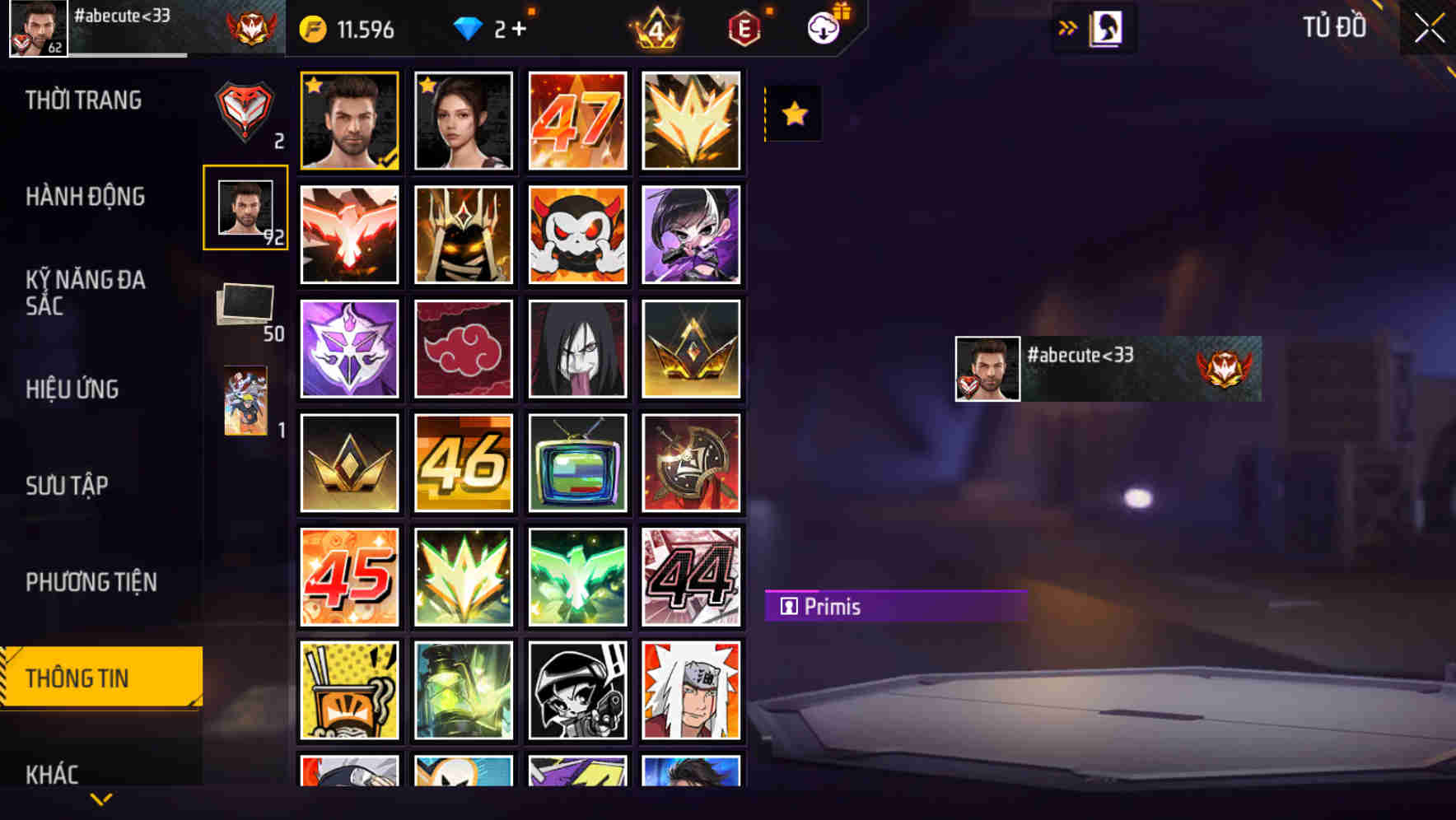Viewport: 1456px width, 820px height.
Task: Click the Primis title banner
Action: coord(894,606)
